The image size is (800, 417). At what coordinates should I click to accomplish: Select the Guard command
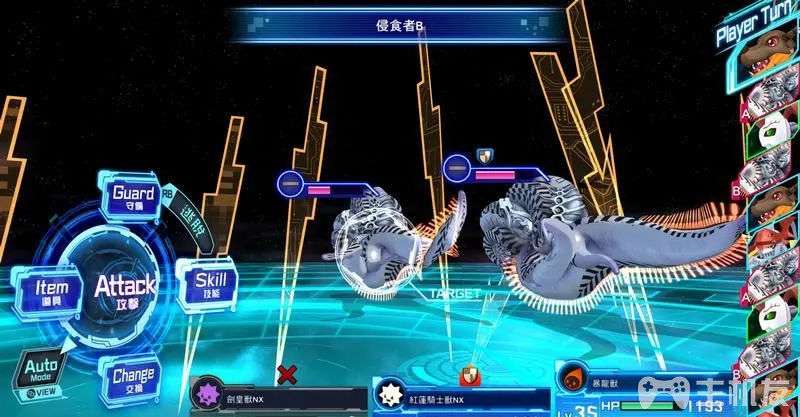pyautogui.click(x=133, y=195)
